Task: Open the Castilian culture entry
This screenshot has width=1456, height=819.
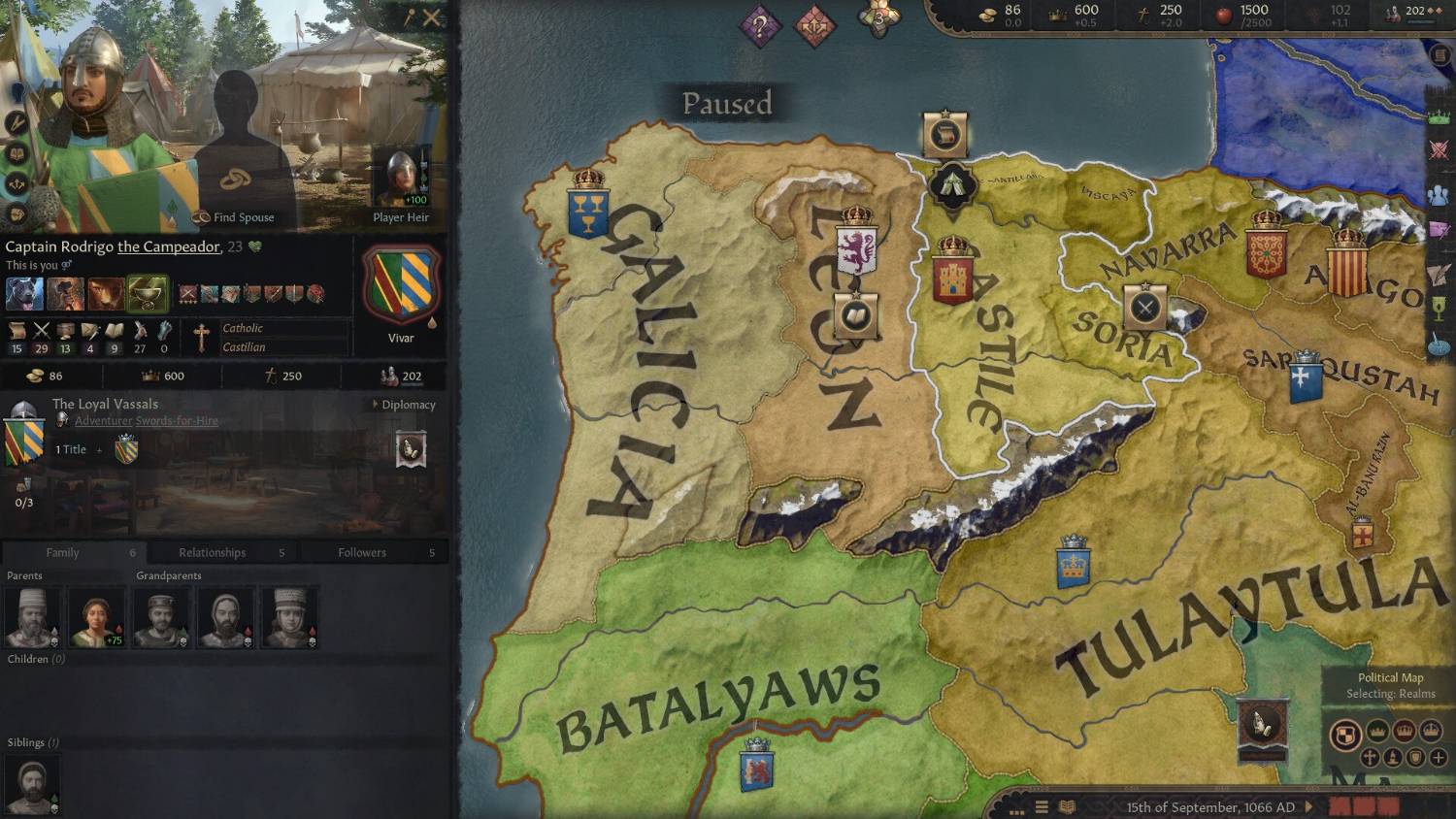Action: click(x=244, y=347)
